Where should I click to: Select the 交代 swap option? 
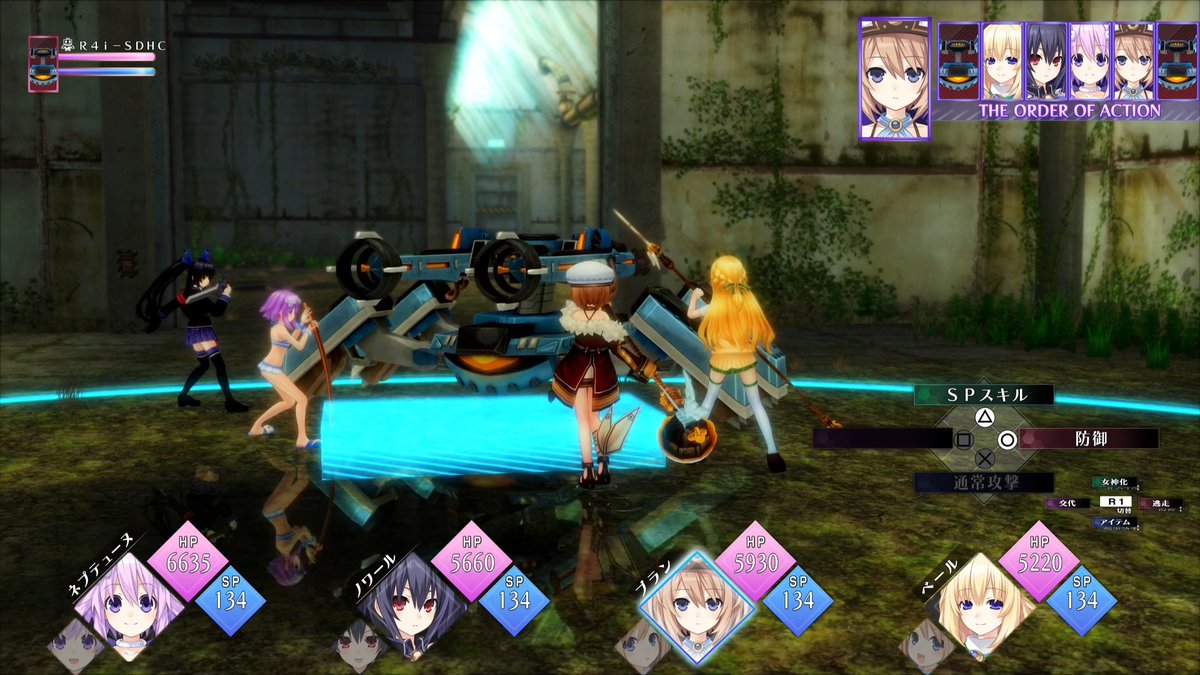(x=1067, y=503)
